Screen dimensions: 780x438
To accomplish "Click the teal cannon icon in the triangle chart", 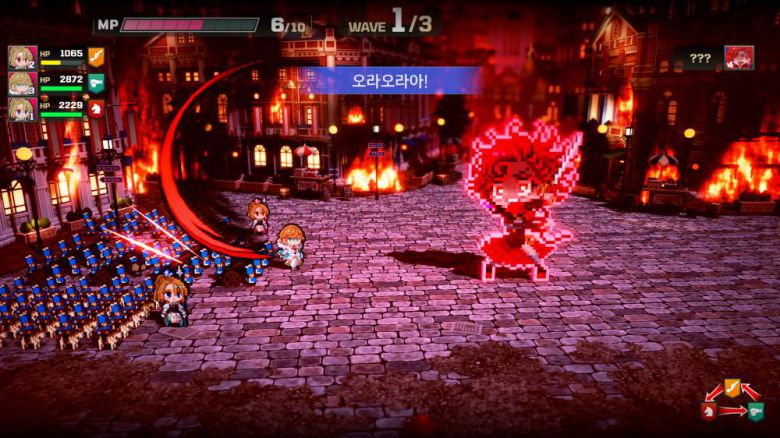I will [x=755, y=411].
